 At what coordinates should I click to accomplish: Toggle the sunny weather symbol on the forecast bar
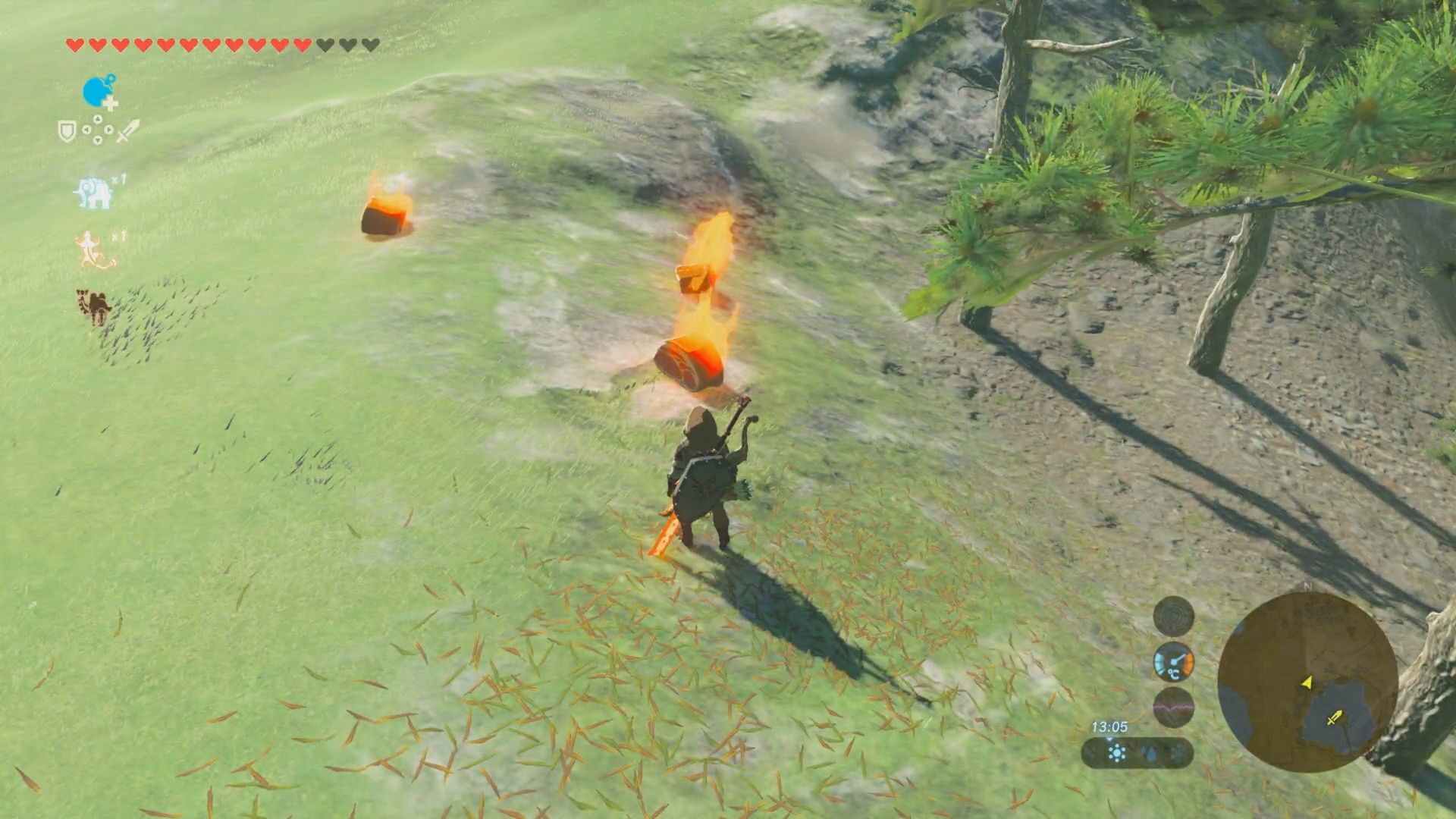pos(1116,752)
